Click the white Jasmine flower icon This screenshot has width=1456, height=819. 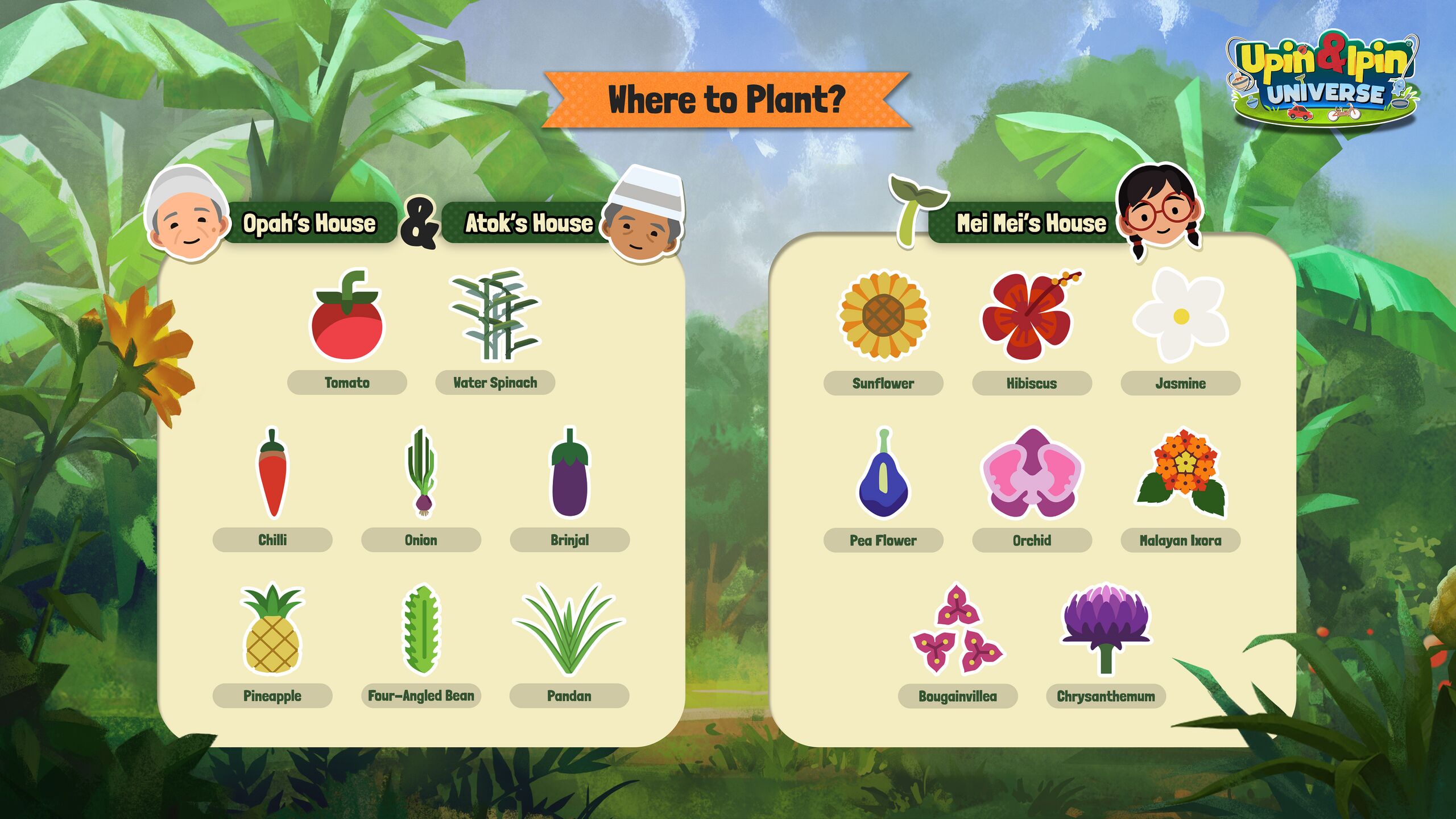pos(1180,316)
